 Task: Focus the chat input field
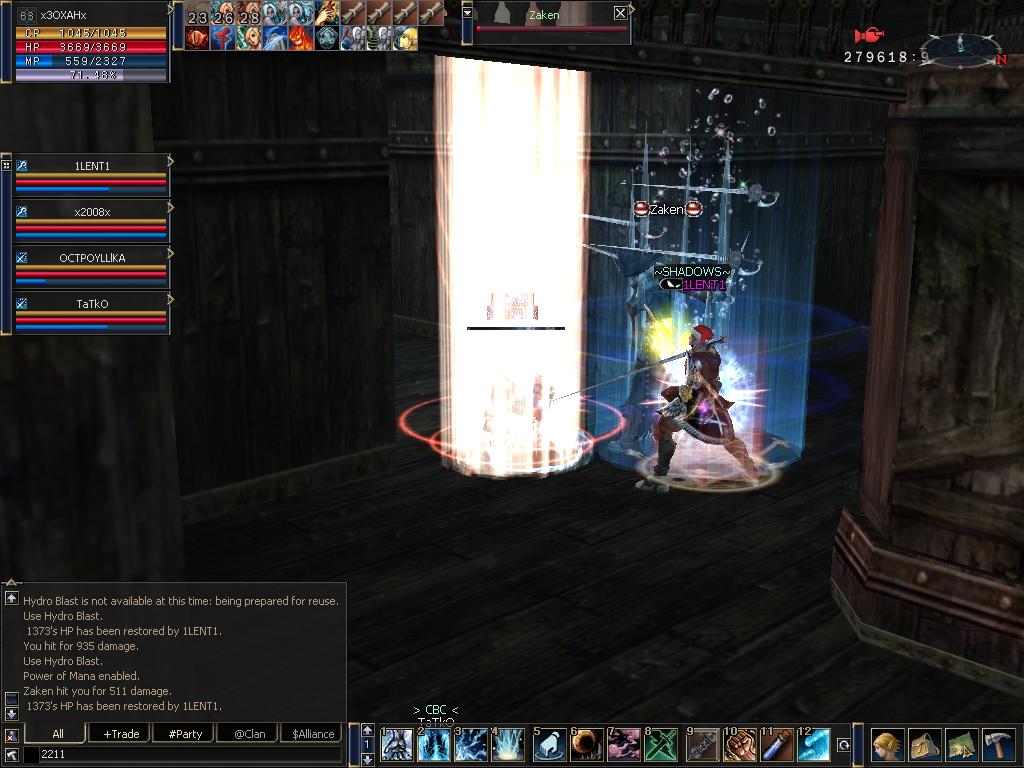coord(188,754)
